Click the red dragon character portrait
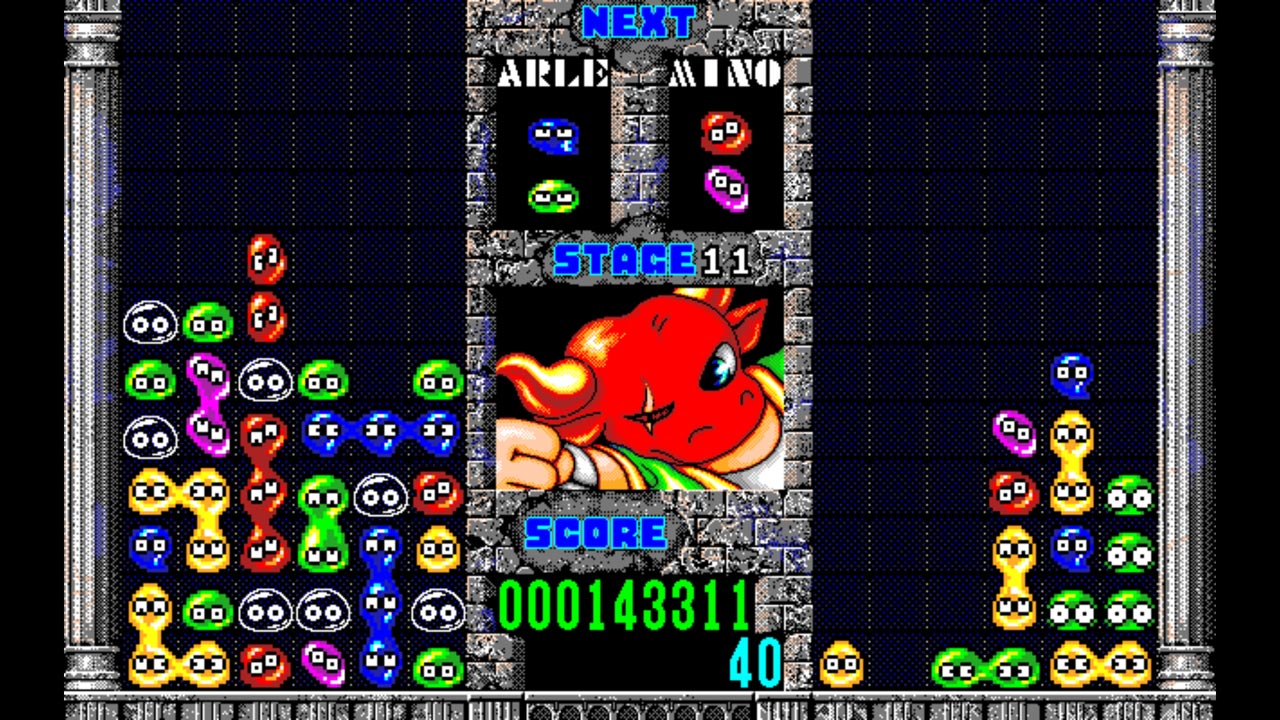The height and width of the screenshot is (720, 1280). (640, 390)
